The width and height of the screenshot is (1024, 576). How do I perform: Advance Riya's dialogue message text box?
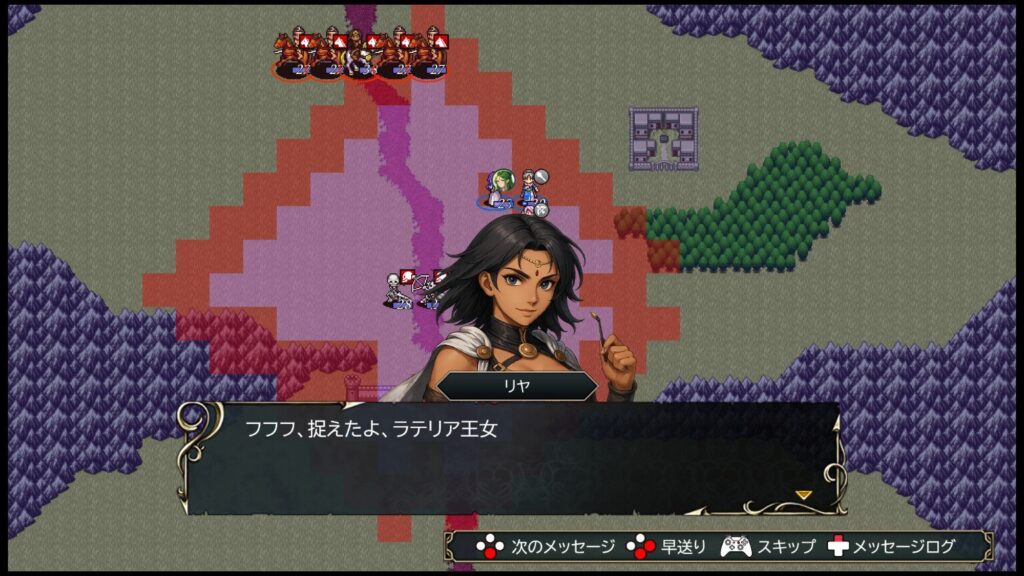pos(510,458)
